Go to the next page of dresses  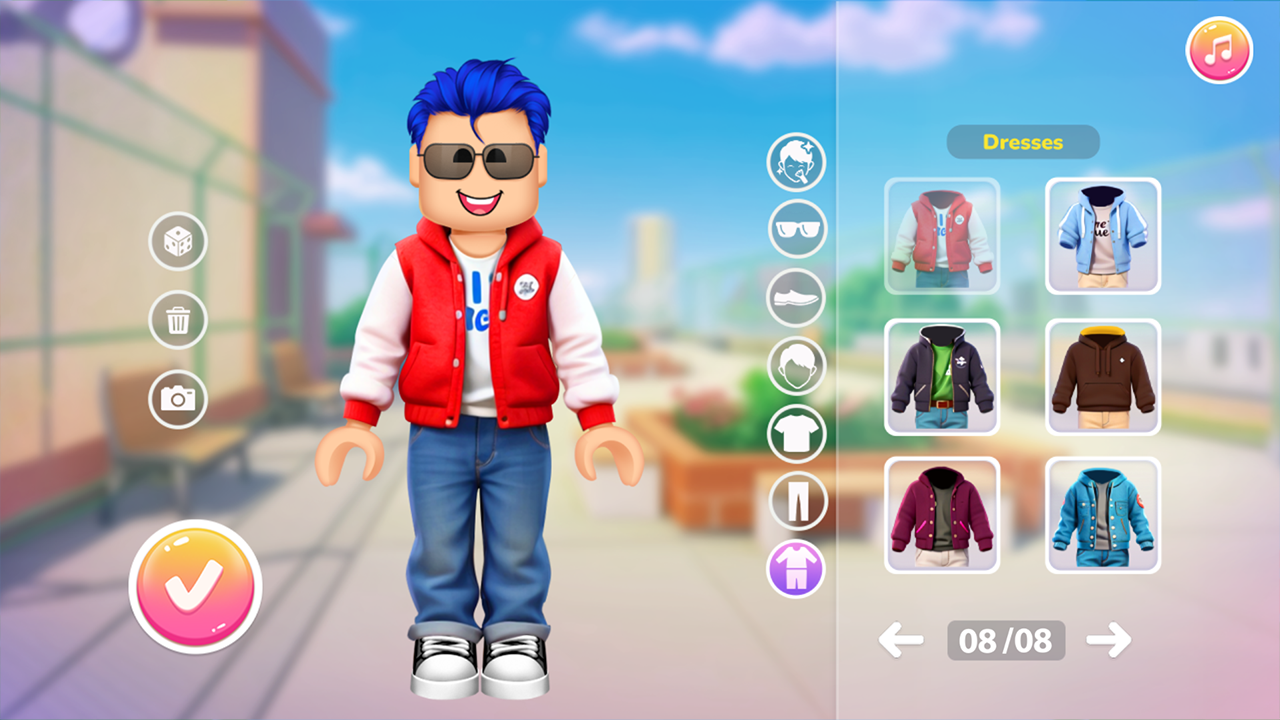pos(1110,640)
